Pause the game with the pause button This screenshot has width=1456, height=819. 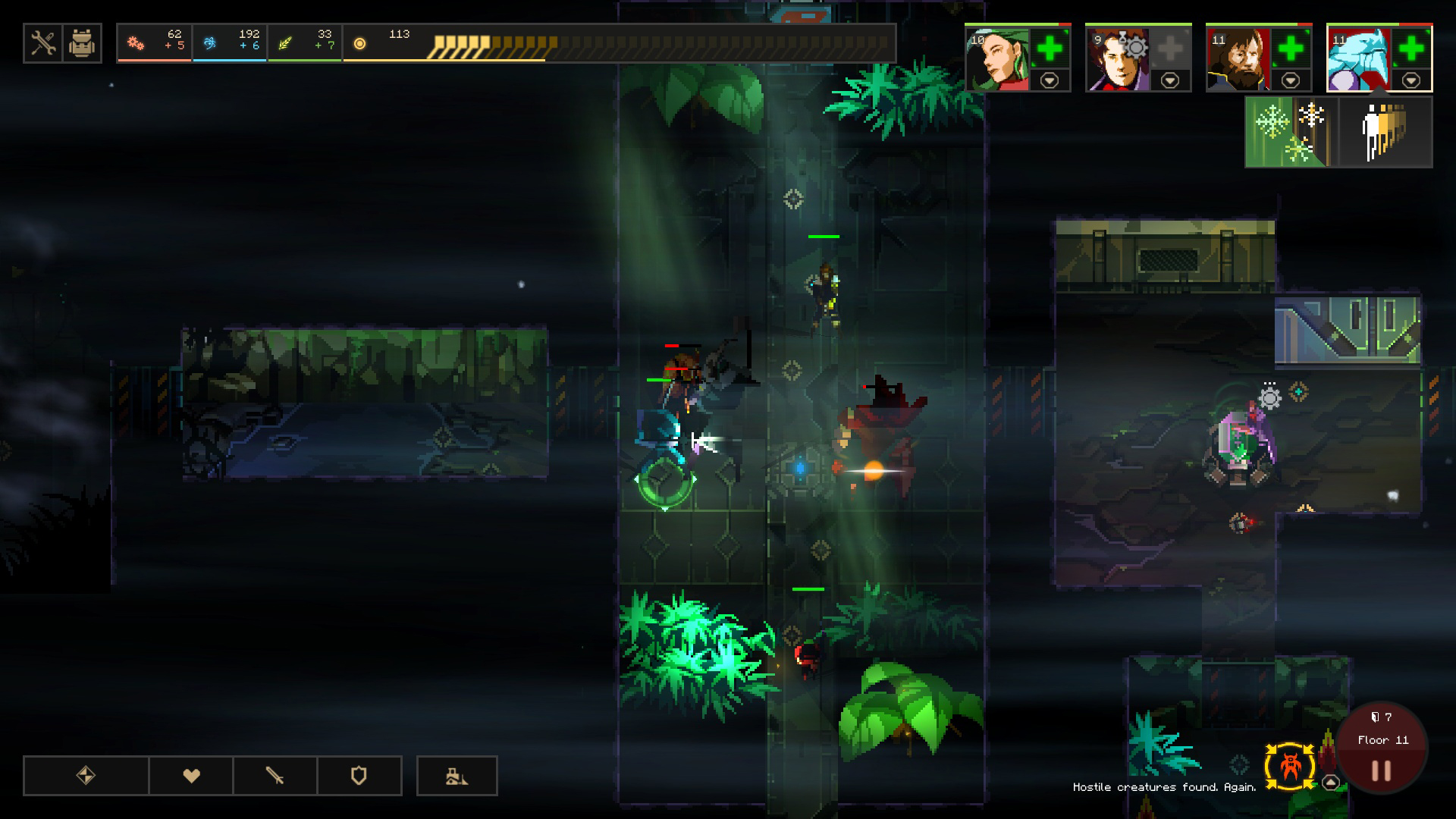tap(1381, 771)
